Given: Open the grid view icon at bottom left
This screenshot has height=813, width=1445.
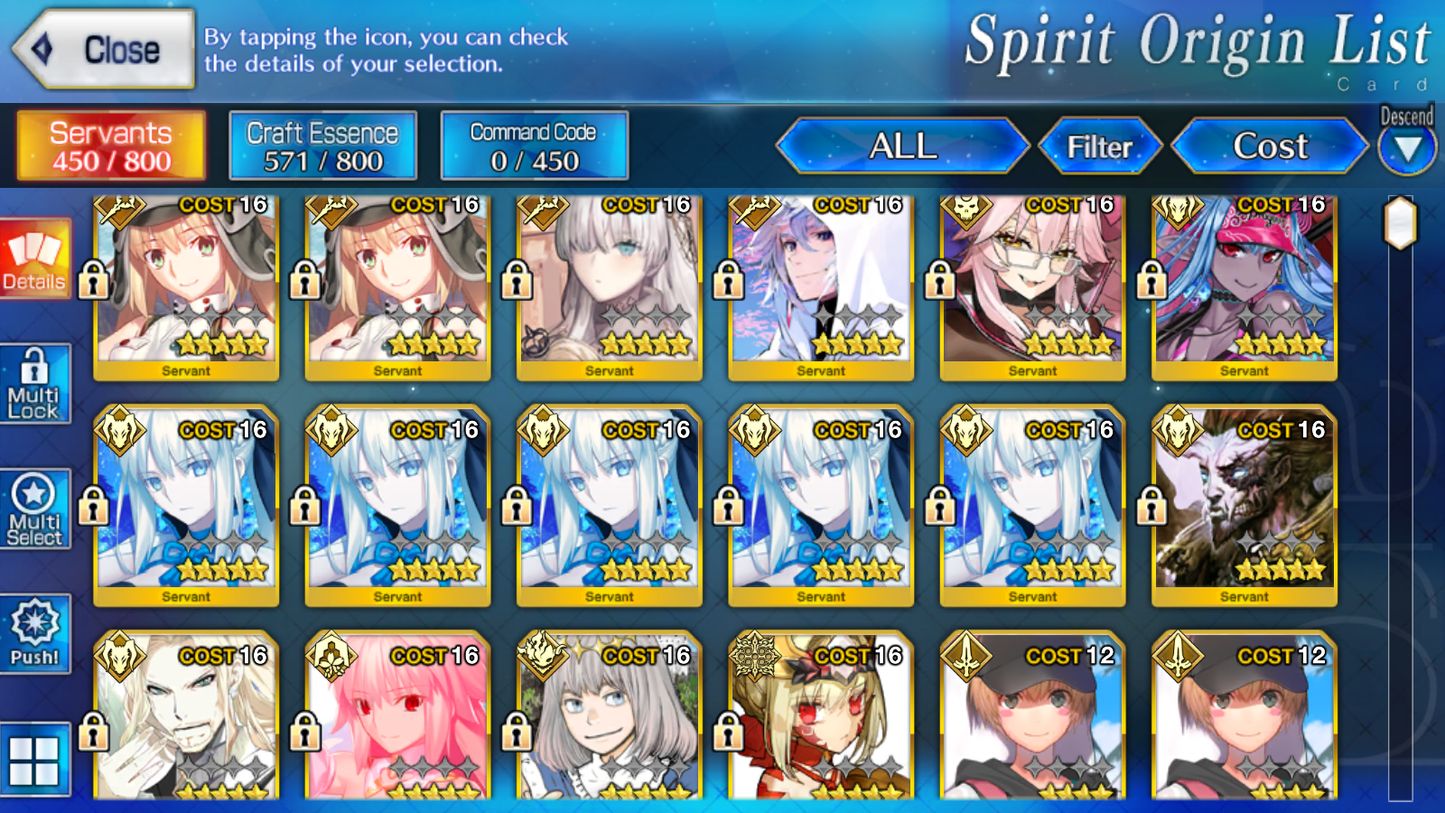Looking at the screenshot, I should (x=35, y=760).
